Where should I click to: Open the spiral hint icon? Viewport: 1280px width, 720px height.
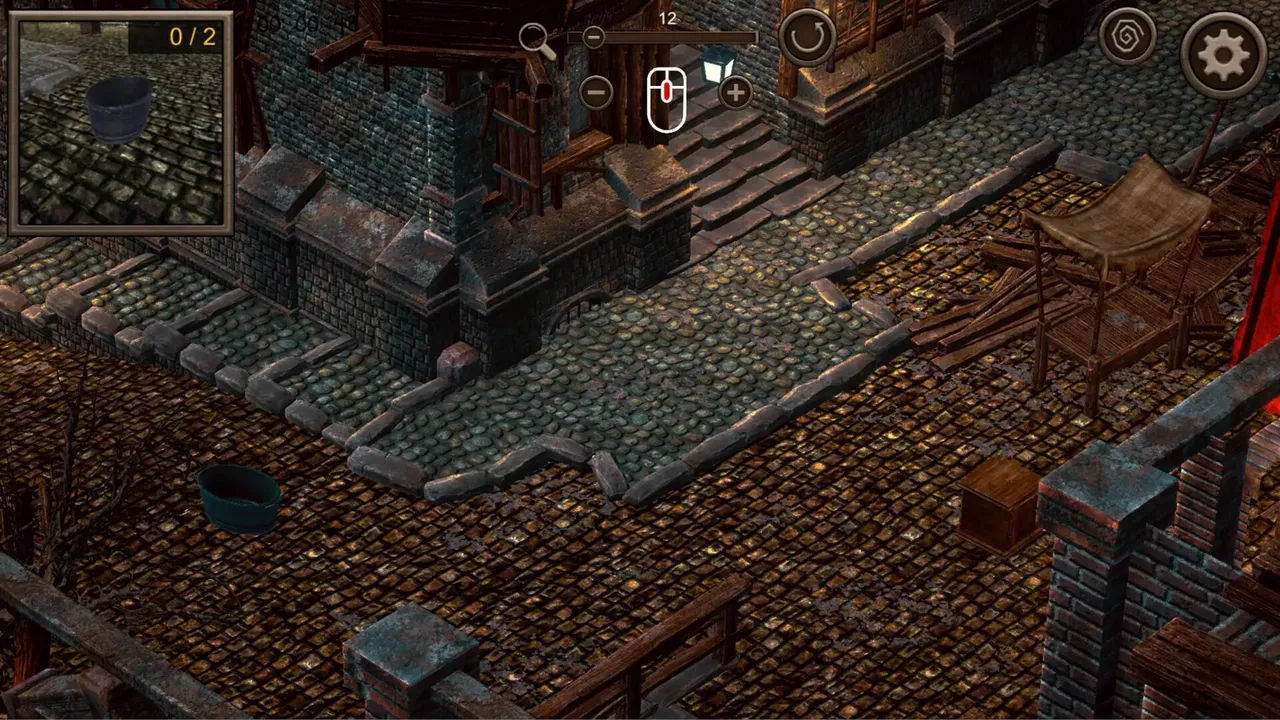[1128, 37]
